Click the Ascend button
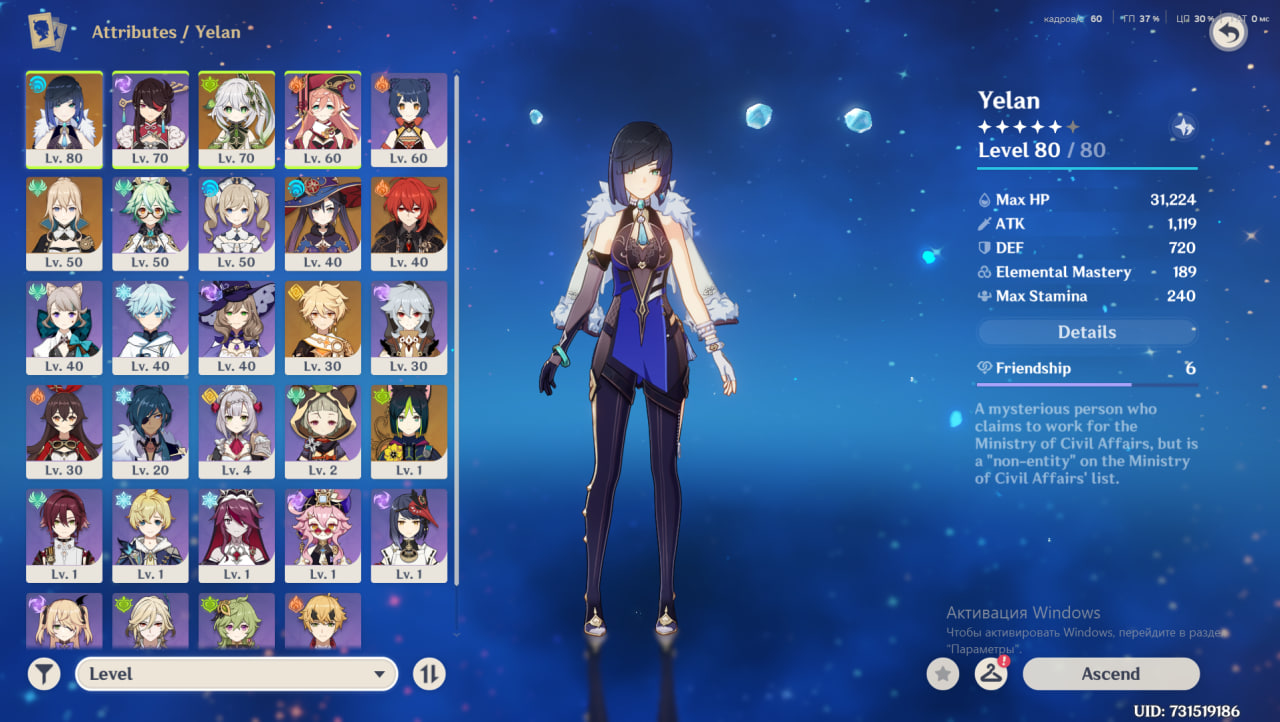 [x=1110, y=674]
